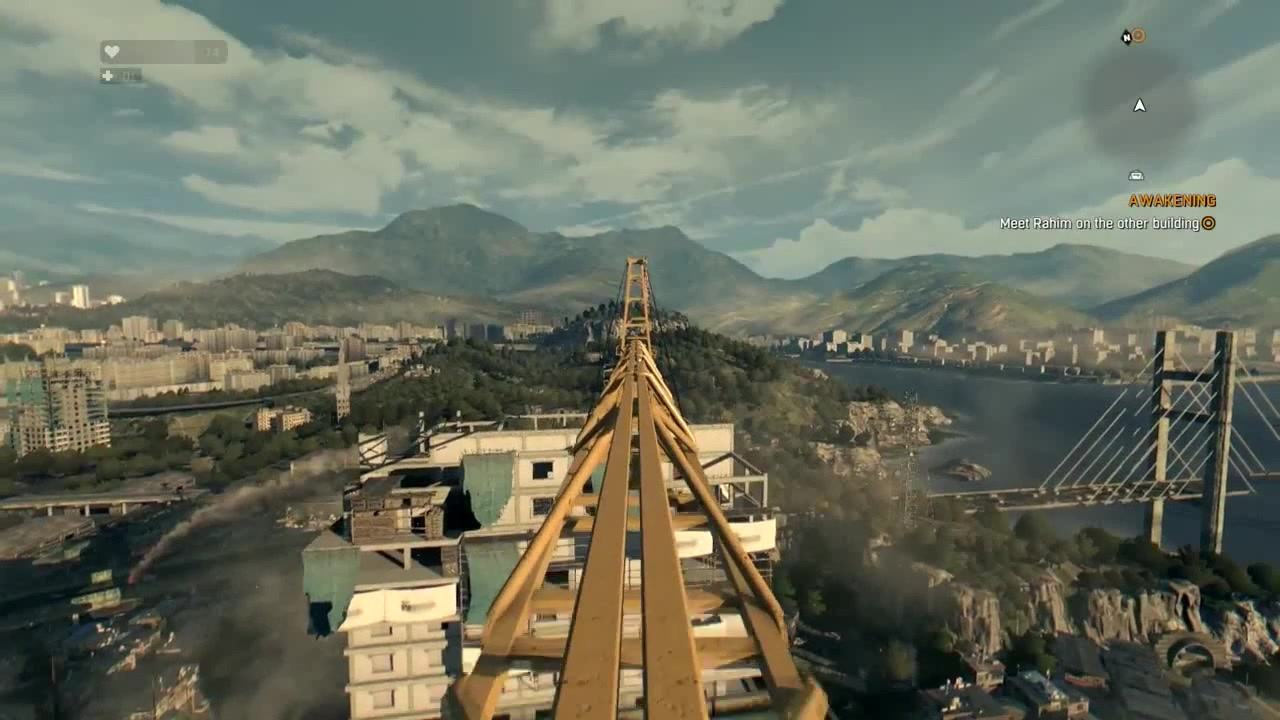Click the circular minimap
This screenshot has height=720, width=1280.
click(x=1139, y=104)
